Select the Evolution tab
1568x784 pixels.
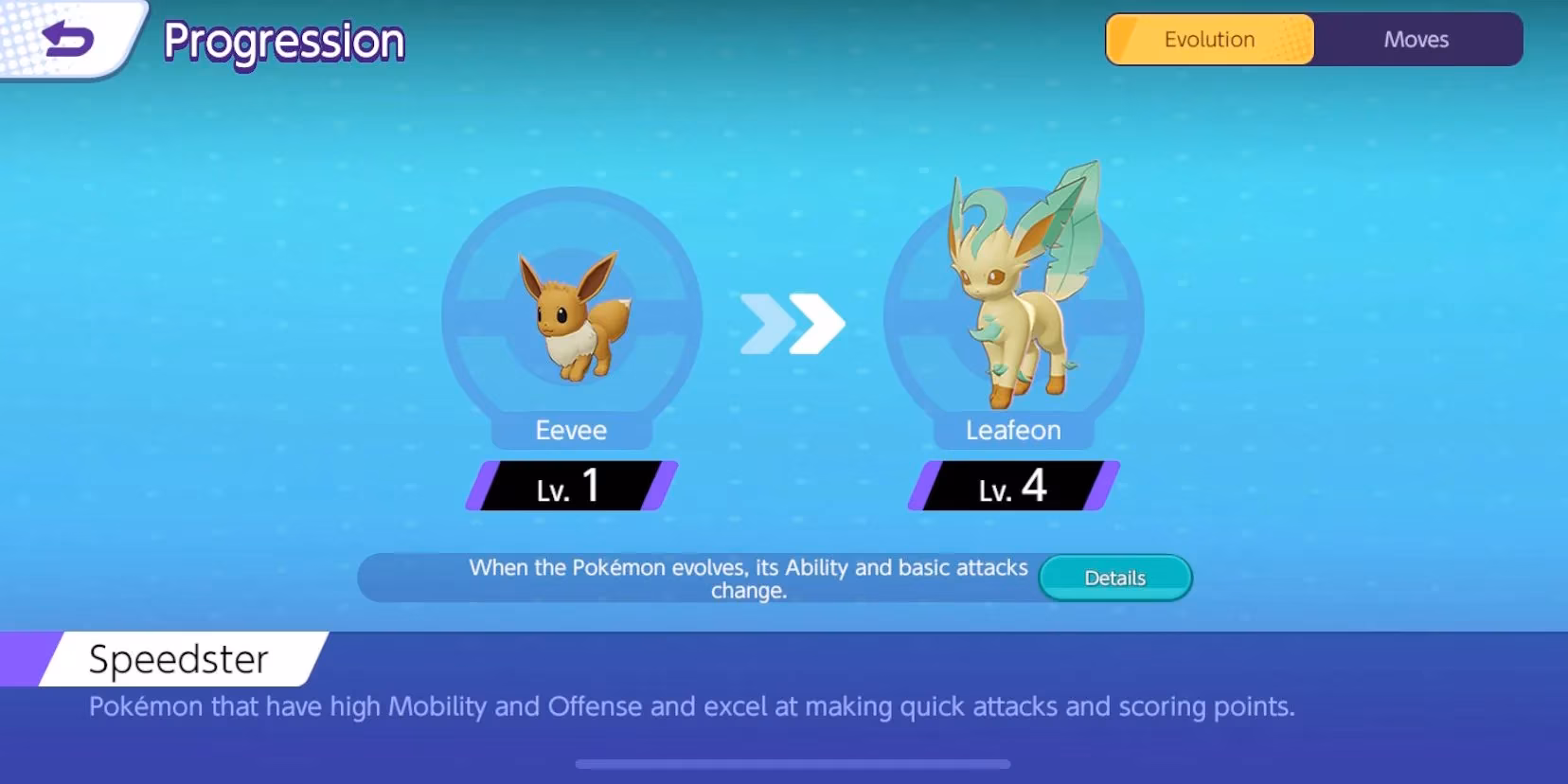1209,39
